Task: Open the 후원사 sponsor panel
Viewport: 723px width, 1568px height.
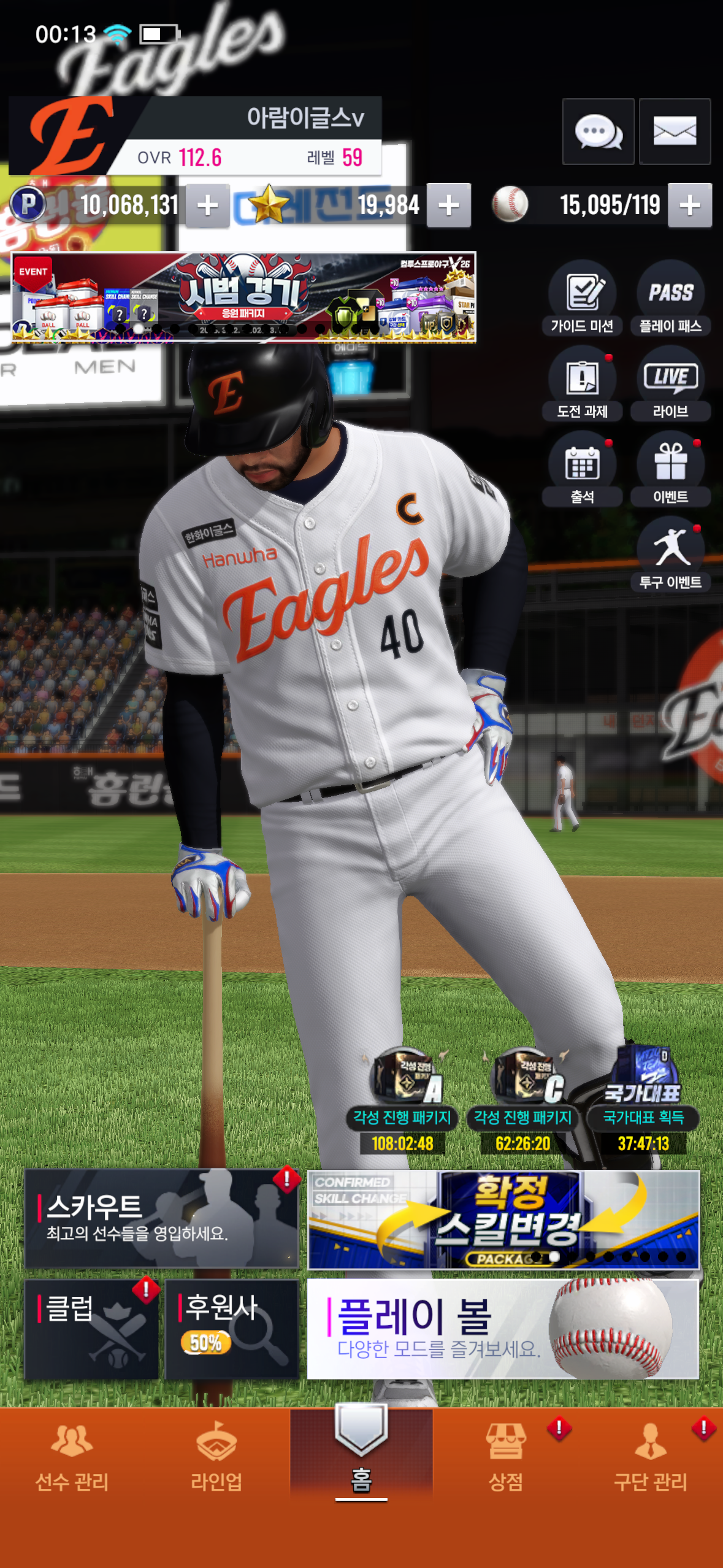Action: pos(232,1329)
